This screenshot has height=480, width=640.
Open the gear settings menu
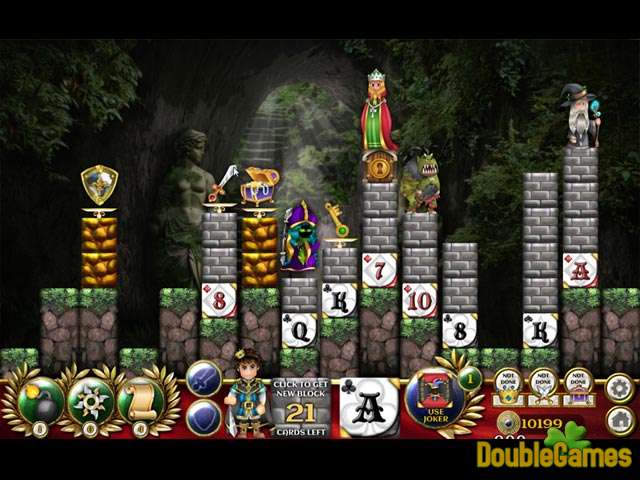click(x=619, y=386)
